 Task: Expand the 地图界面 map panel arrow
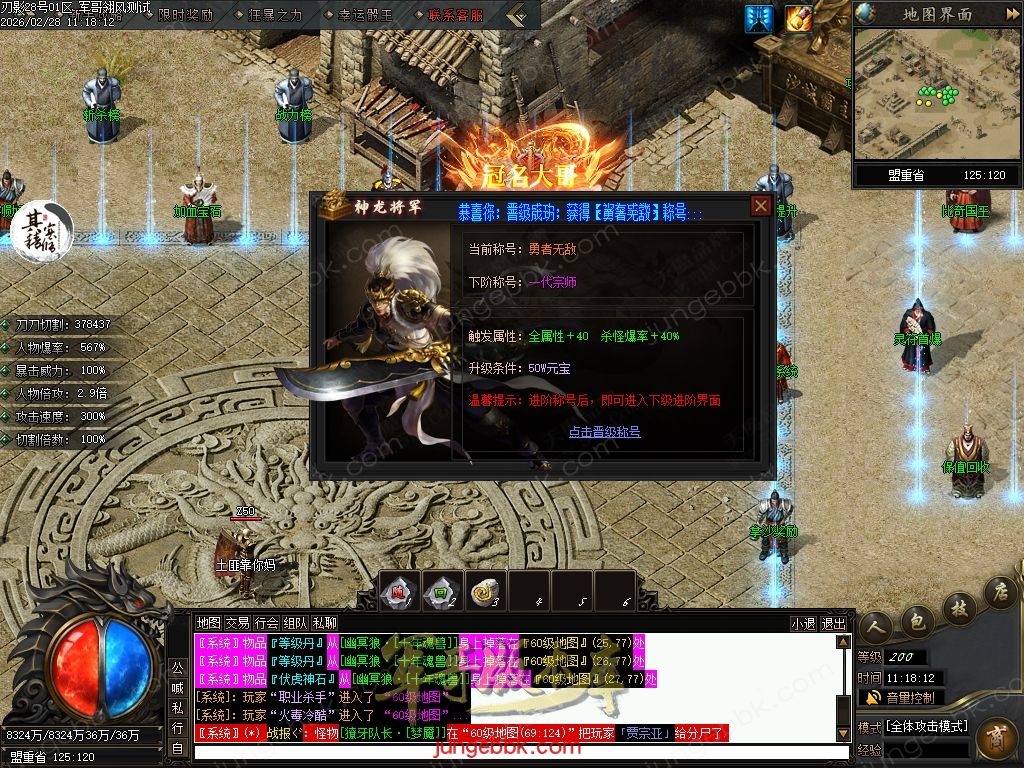point(1009,14)
